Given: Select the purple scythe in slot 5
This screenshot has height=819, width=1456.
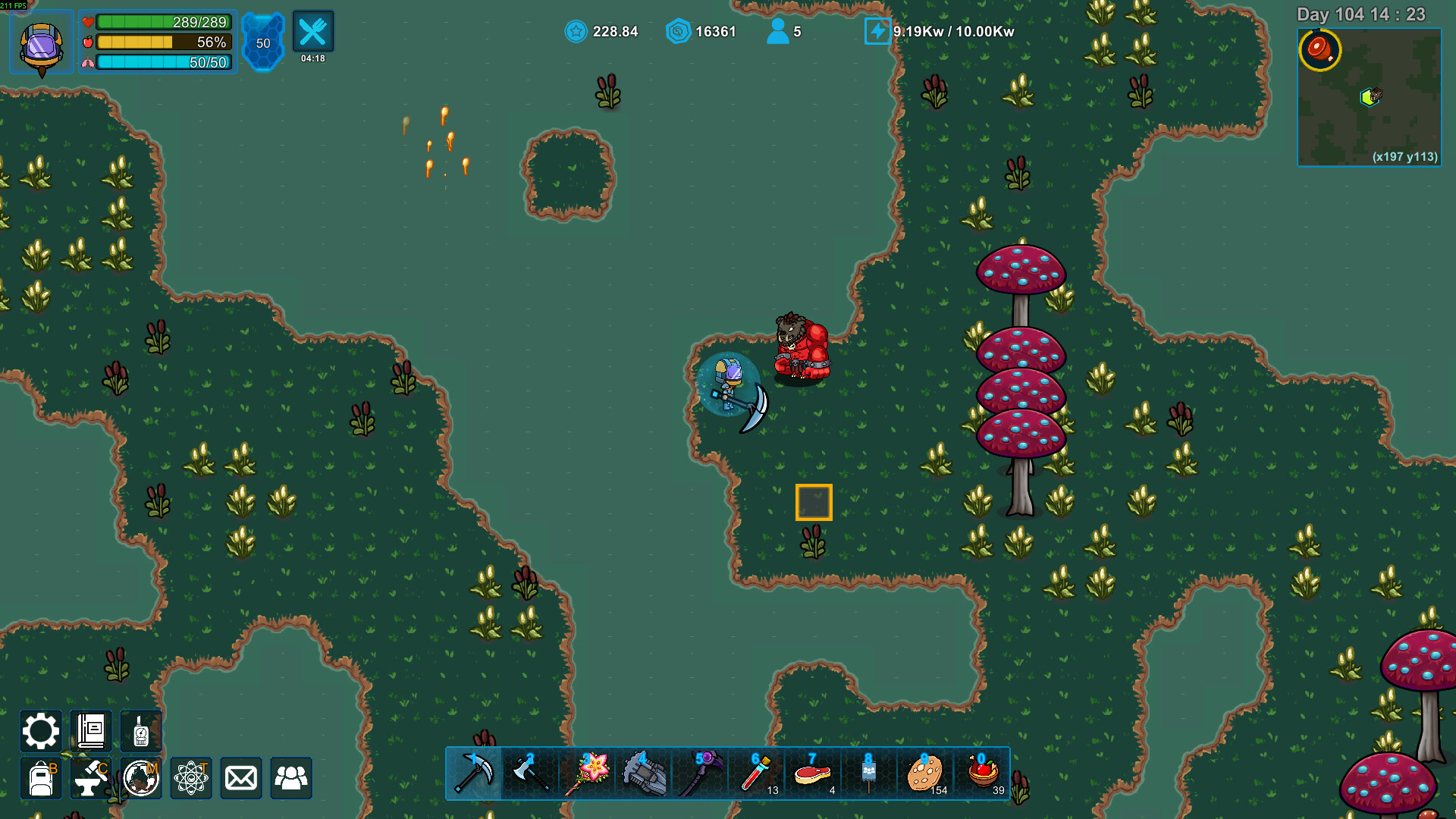Looking at the screenshot, I should point(700,773).
